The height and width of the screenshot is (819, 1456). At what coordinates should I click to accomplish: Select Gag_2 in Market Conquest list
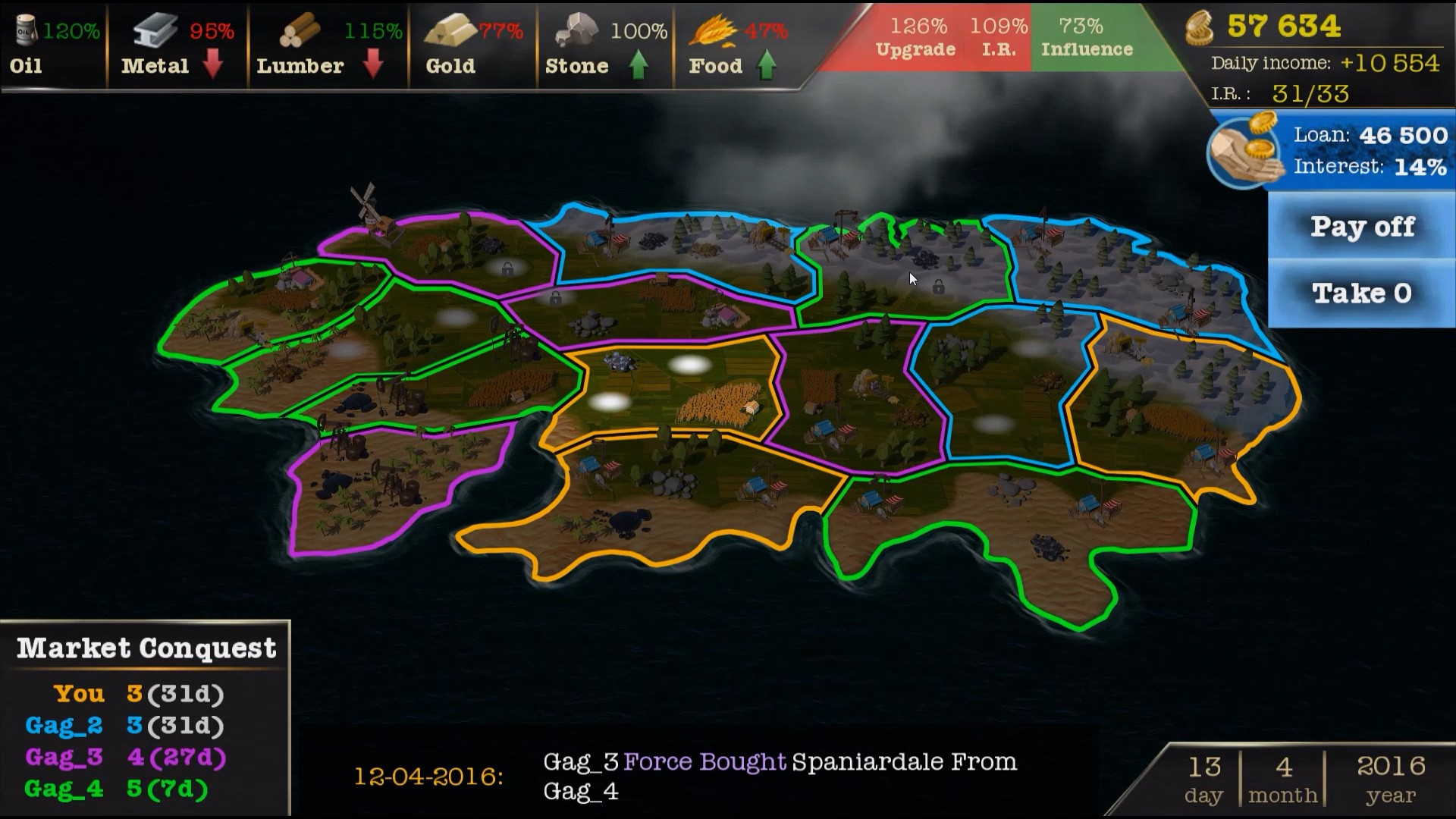point(64,726)
